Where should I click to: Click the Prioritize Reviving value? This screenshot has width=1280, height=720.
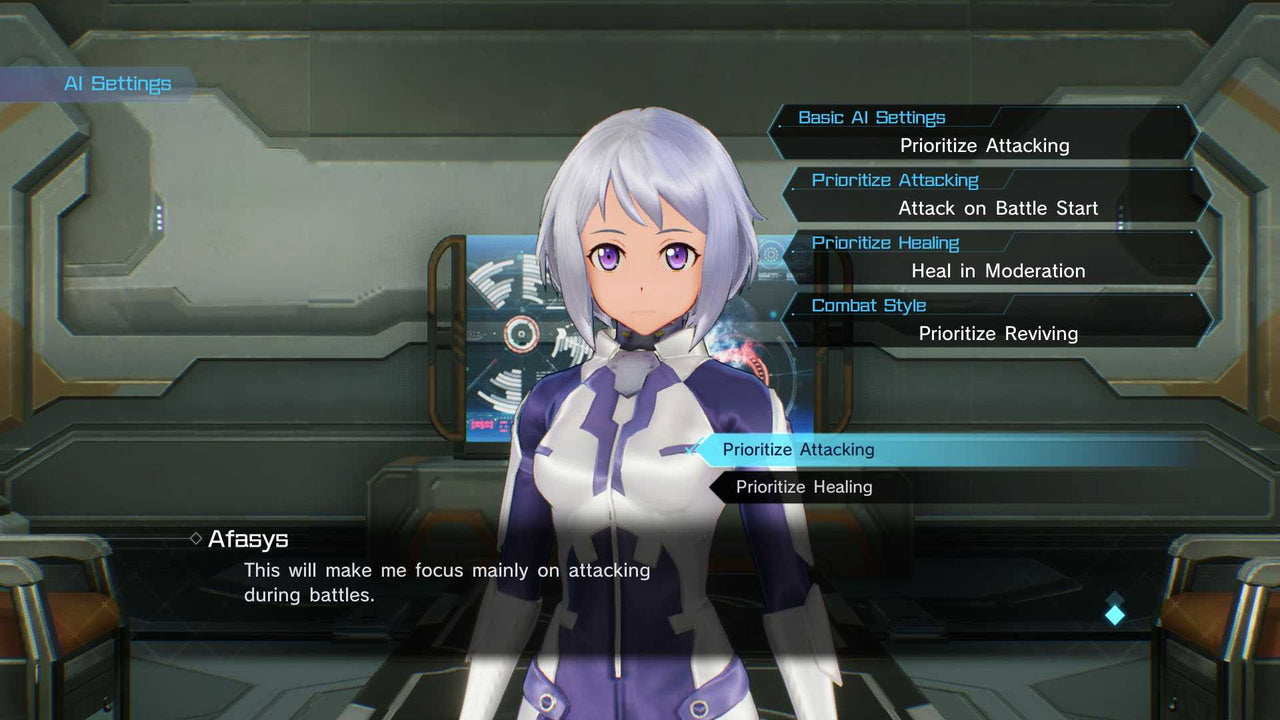coord(998,333)
